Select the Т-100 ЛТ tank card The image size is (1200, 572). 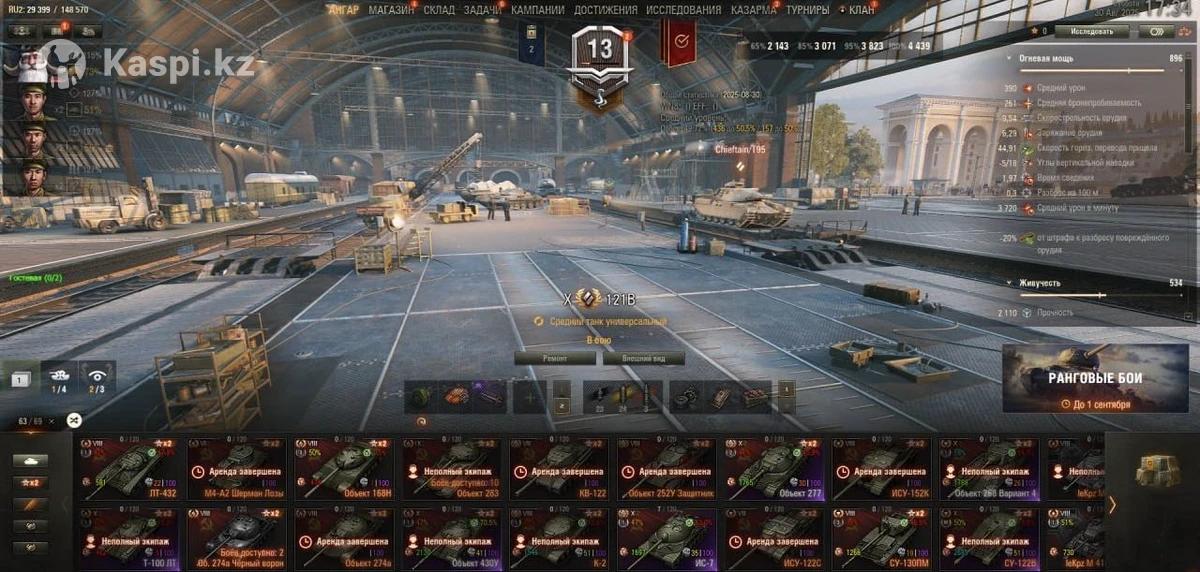pyautogui.click(x=132, y=539)
